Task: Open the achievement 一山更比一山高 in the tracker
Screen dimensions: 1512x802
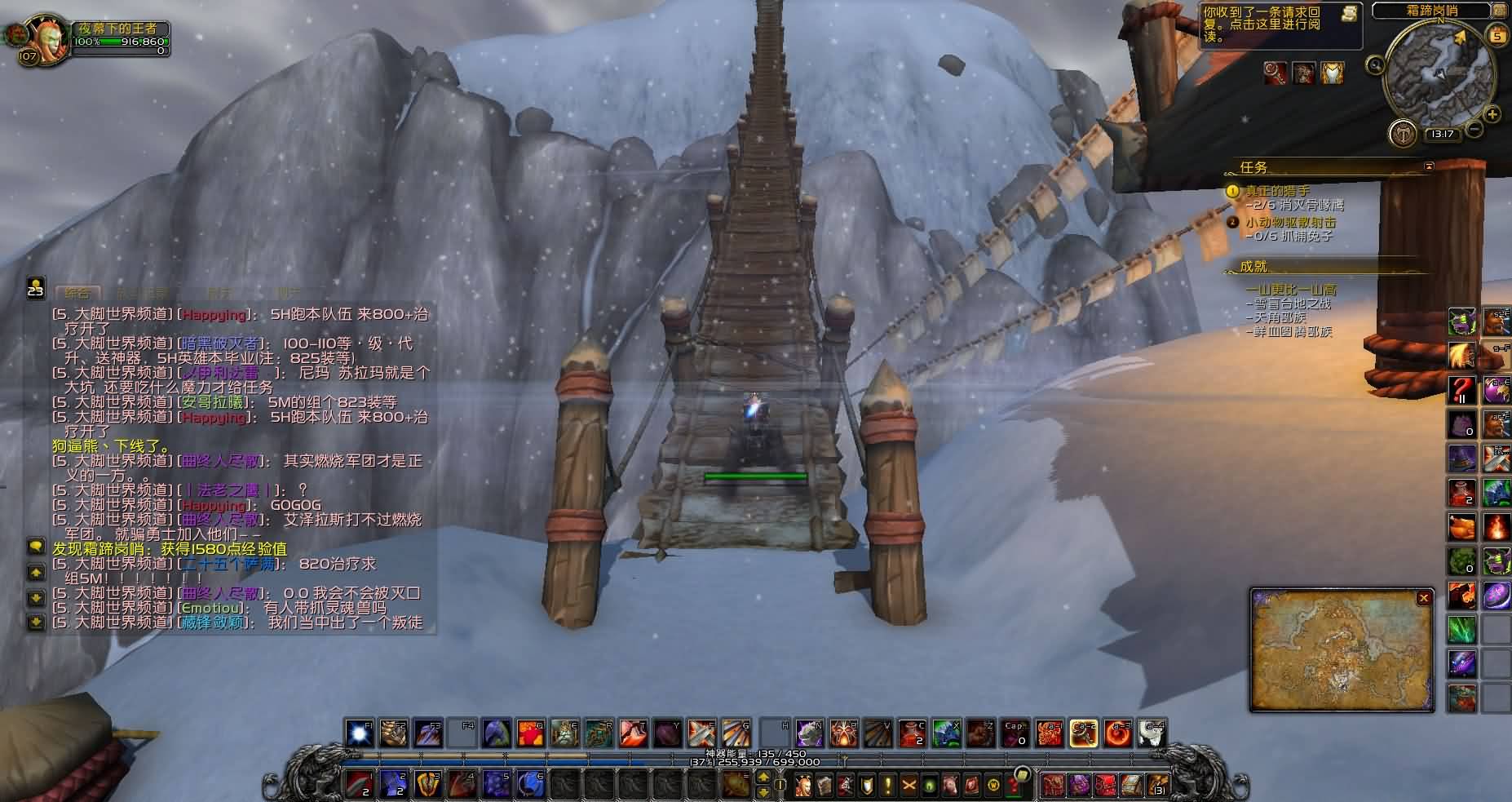Action: pyautogui.click(x=1290, y=289)
